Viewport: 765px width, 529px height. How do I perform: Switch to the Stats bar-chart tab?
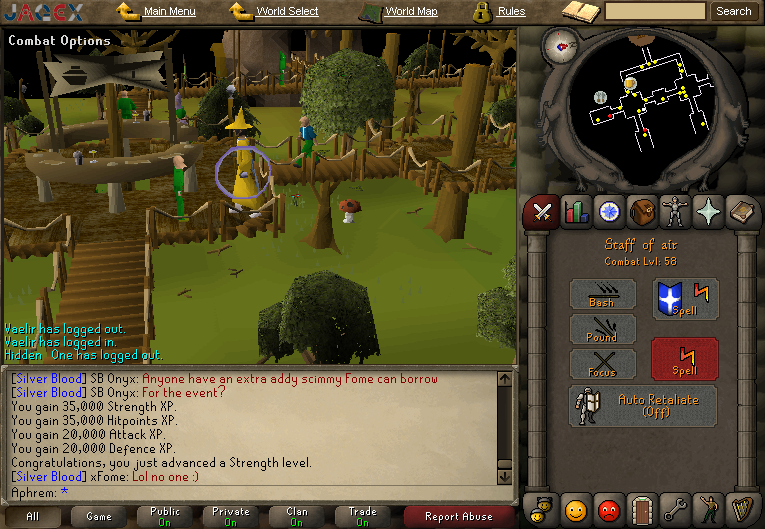click(x=576, y=211)
